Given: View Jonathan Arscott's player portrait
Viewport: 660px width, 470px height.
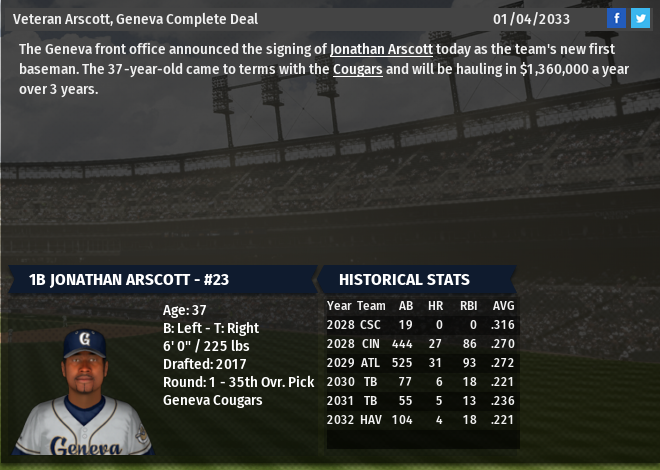Looking at the screenshot, I should coord(84,390).
